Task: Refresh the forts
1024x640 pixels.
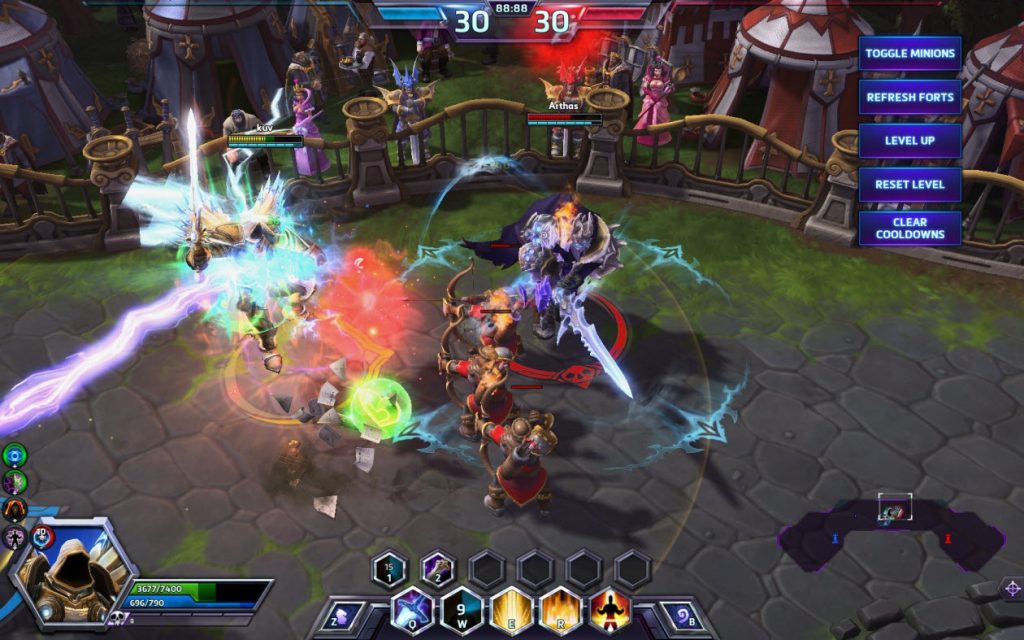Action: (909, 97)
